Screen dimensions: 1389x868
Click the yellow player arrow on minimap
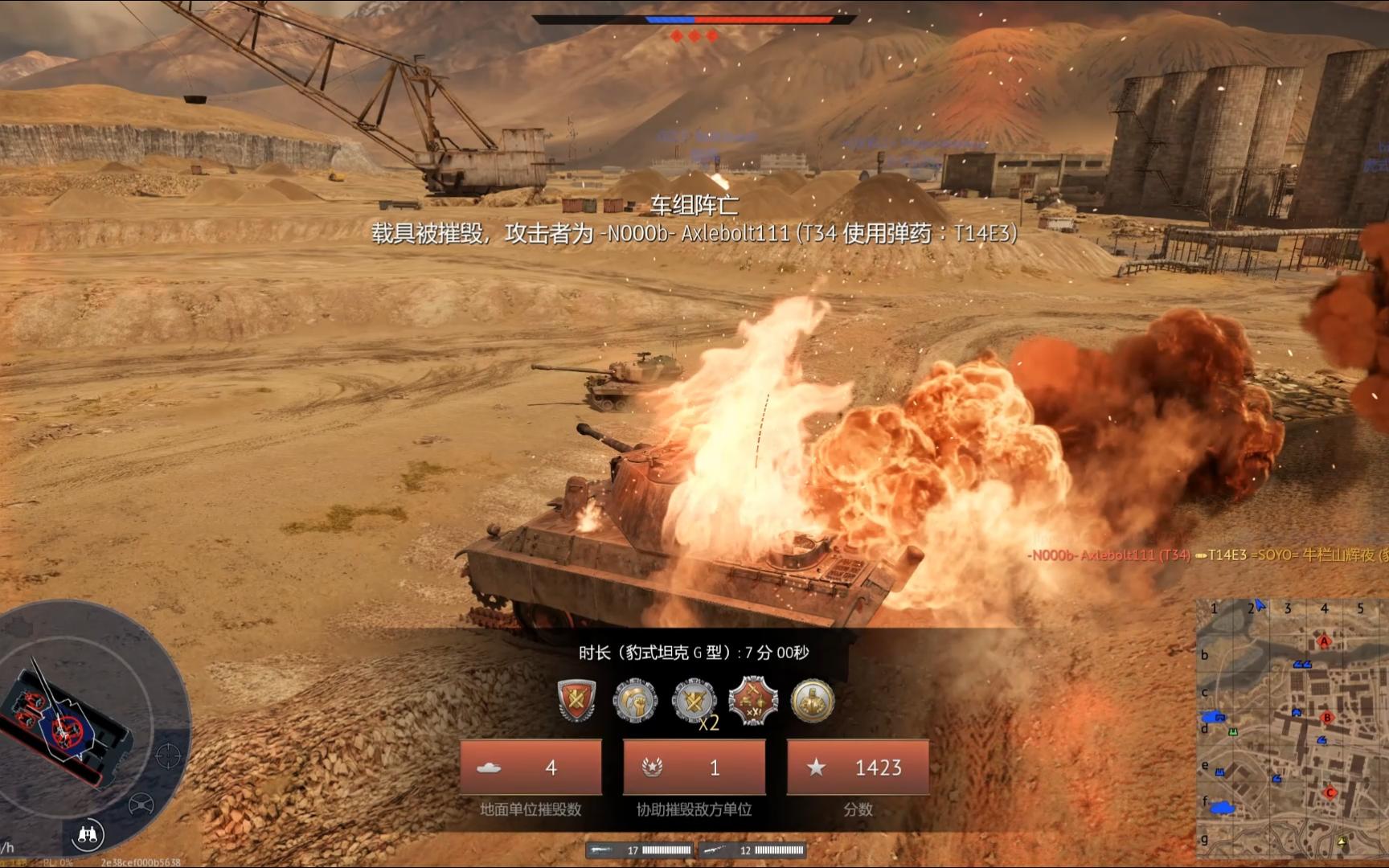(1342, 841)
